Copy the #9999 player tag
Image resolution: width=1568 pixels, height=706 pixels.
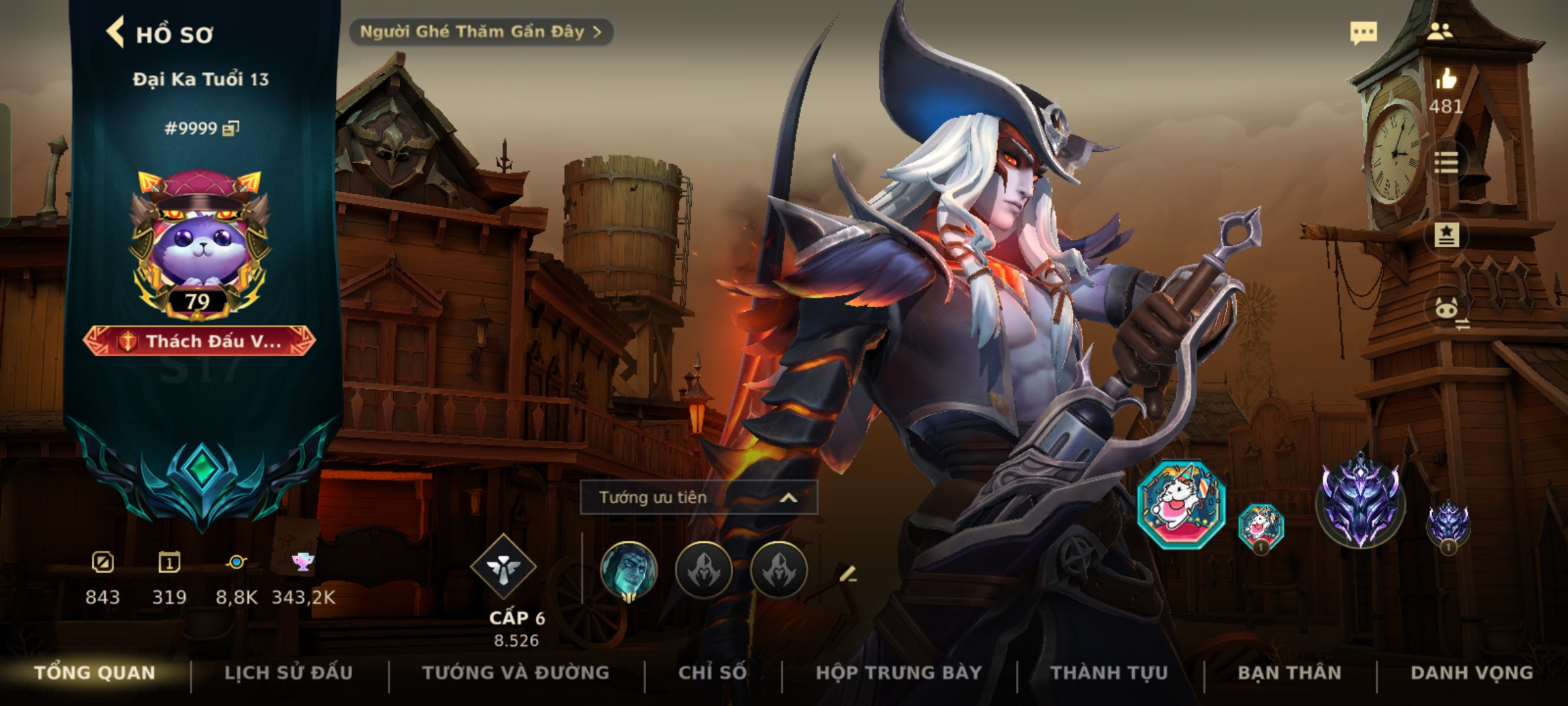click(x=231, y=128)
